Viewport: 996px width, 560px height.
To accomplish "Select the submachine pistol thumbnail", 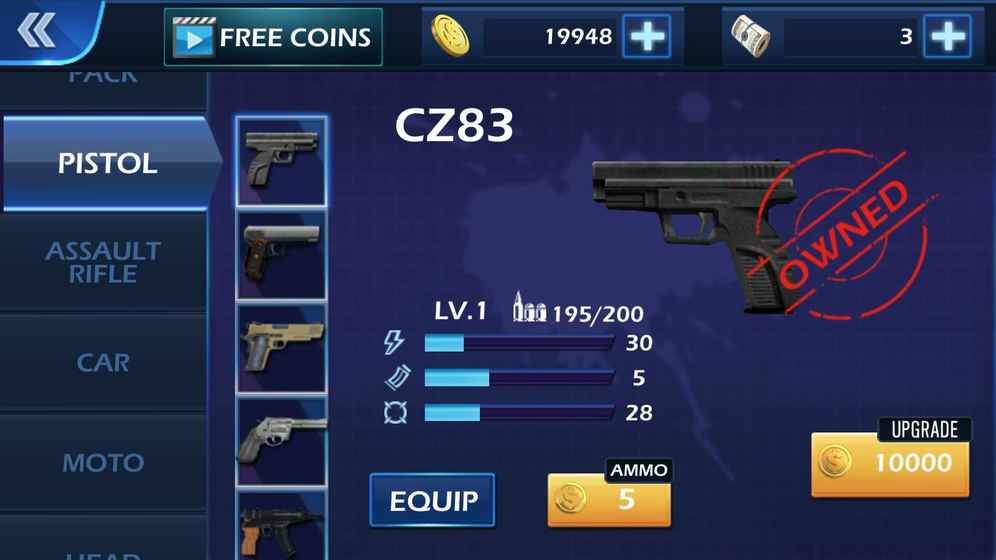I will 281,526.
